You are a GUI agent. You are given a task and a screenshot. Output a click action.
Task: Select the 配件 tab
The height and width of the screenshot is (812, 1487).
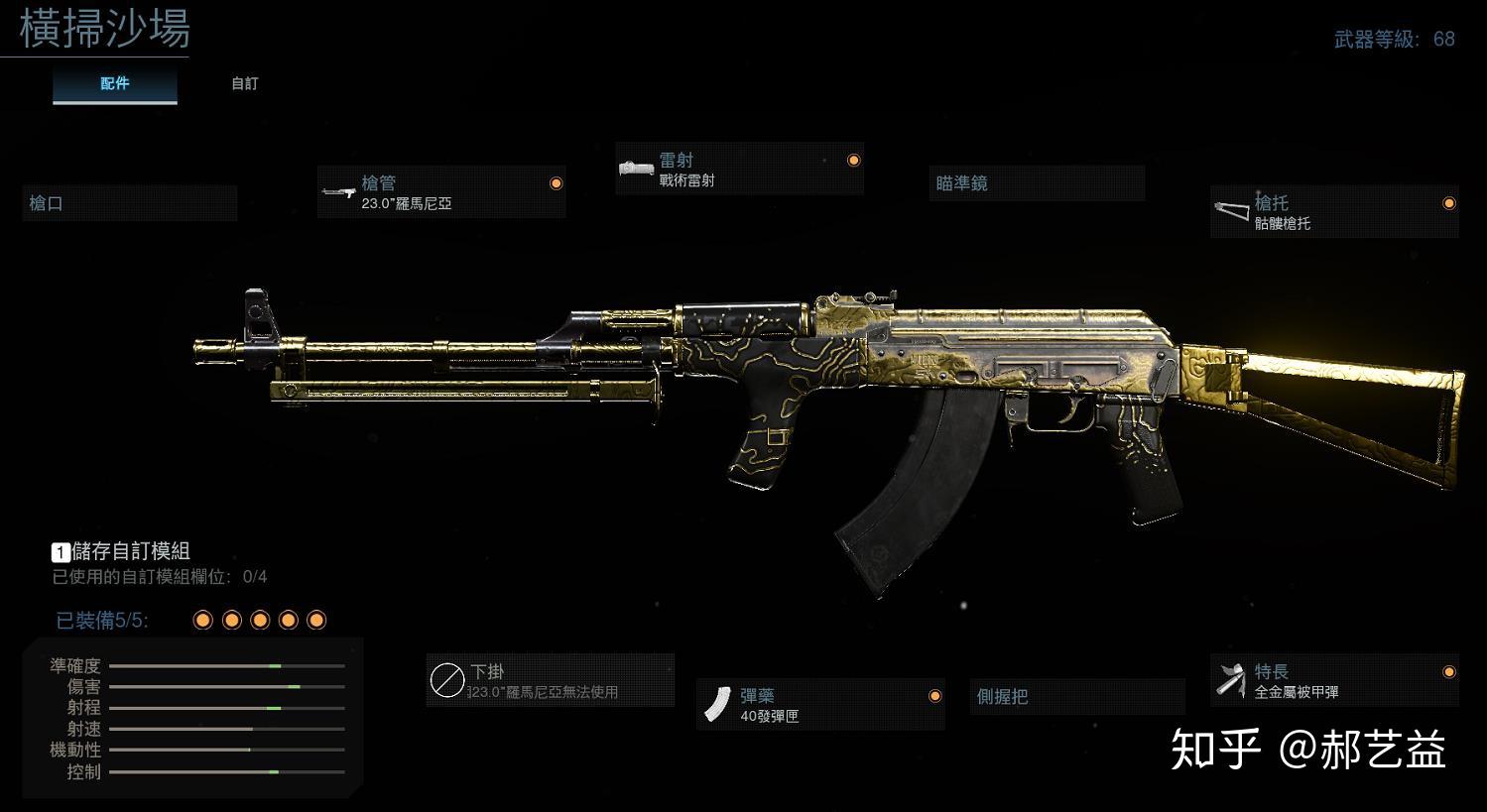(114, 83)
